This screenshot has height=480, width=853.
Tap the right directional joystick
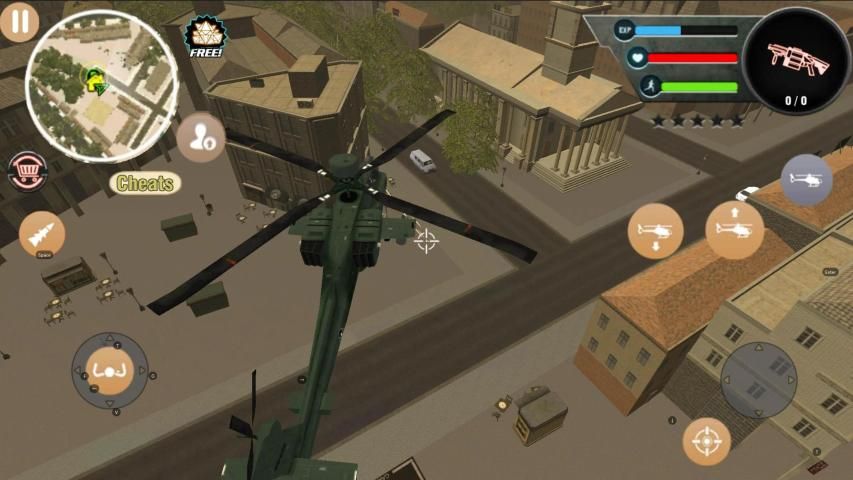pyautogui.click(x=759, y=380)
